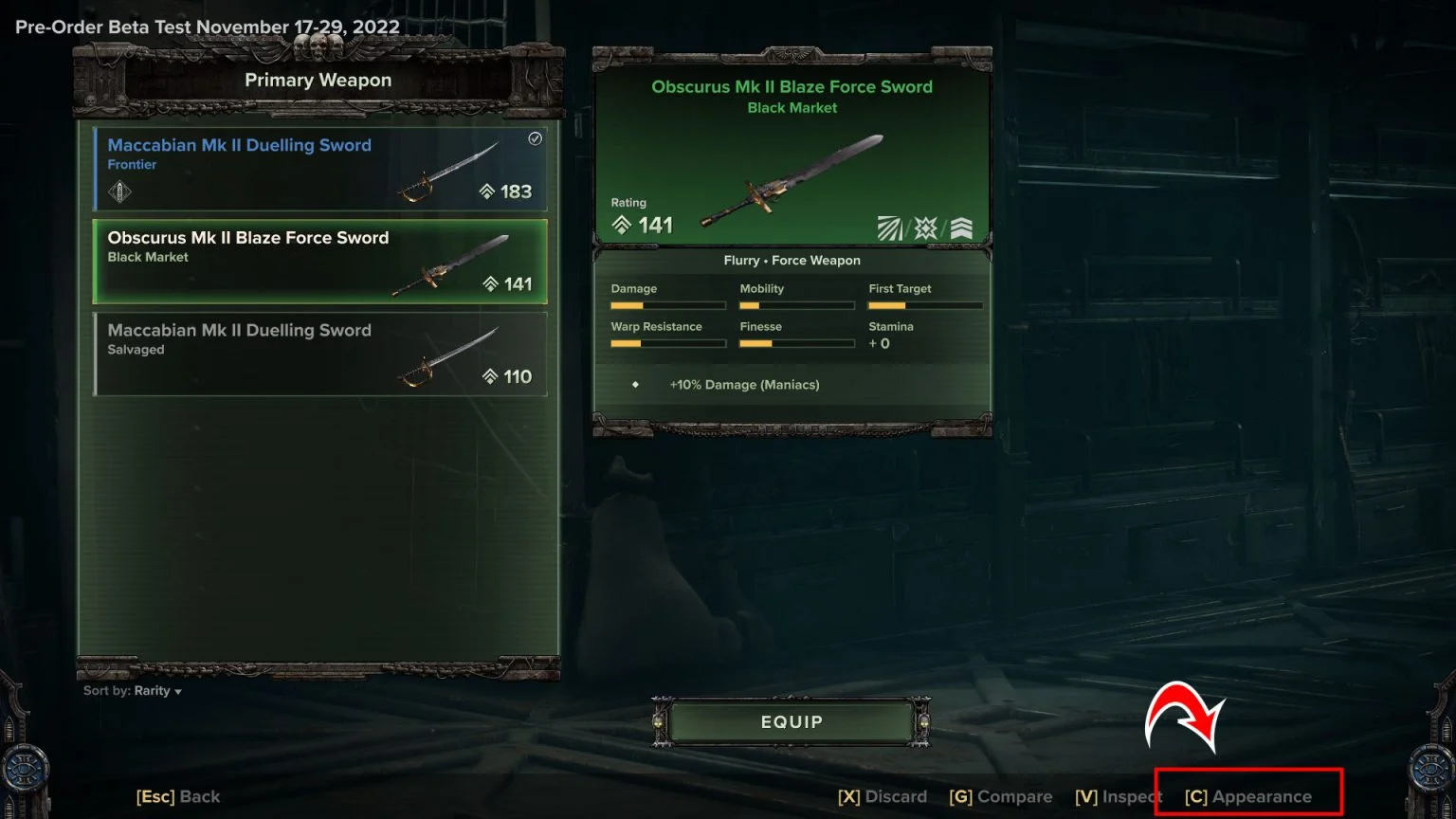Open the Sort by Rarity dropdown
Viewport: 1456px width, 819px height.
[x=131, y=690]
